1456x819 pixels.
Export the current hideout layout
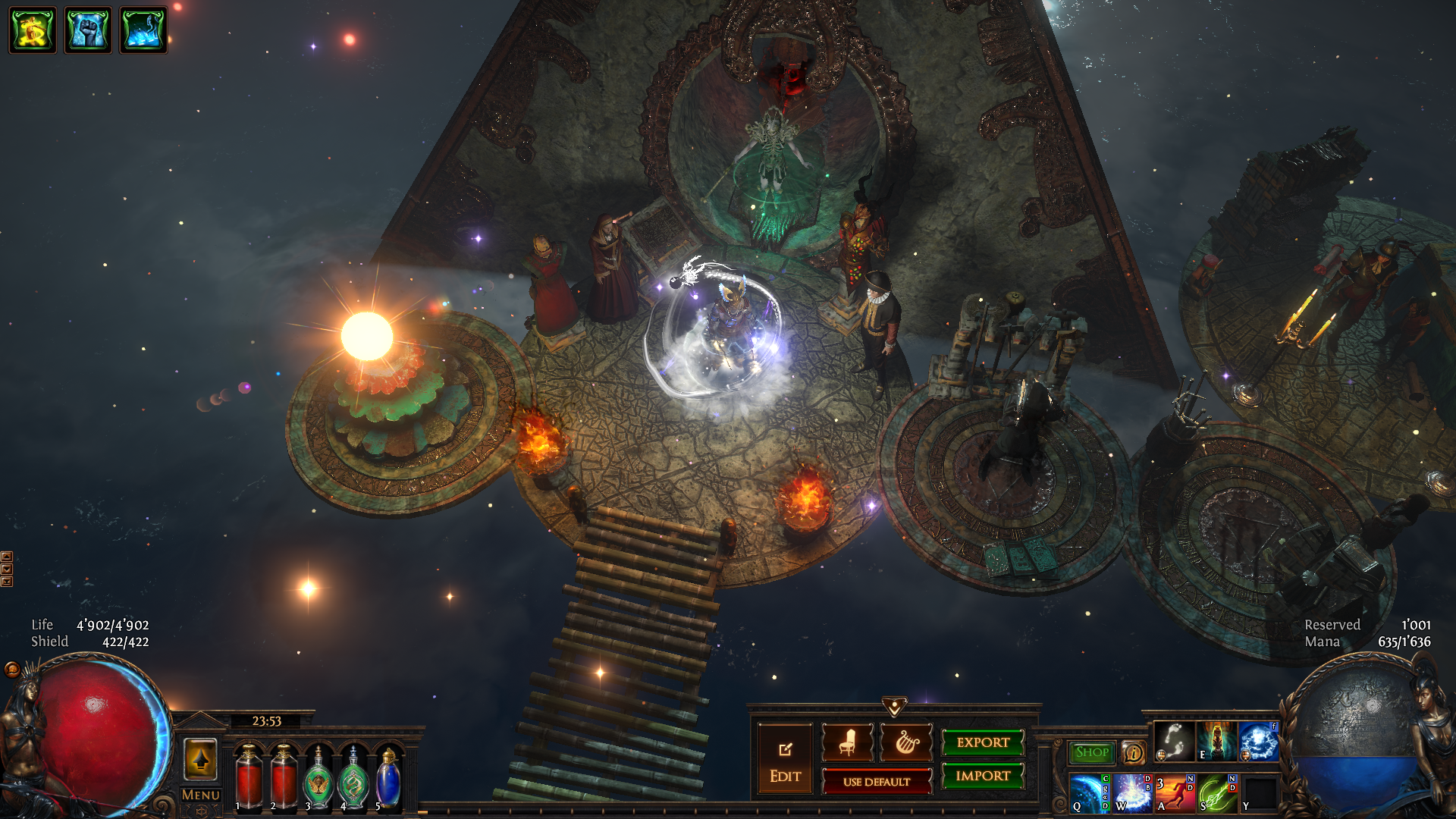[983, 742]
